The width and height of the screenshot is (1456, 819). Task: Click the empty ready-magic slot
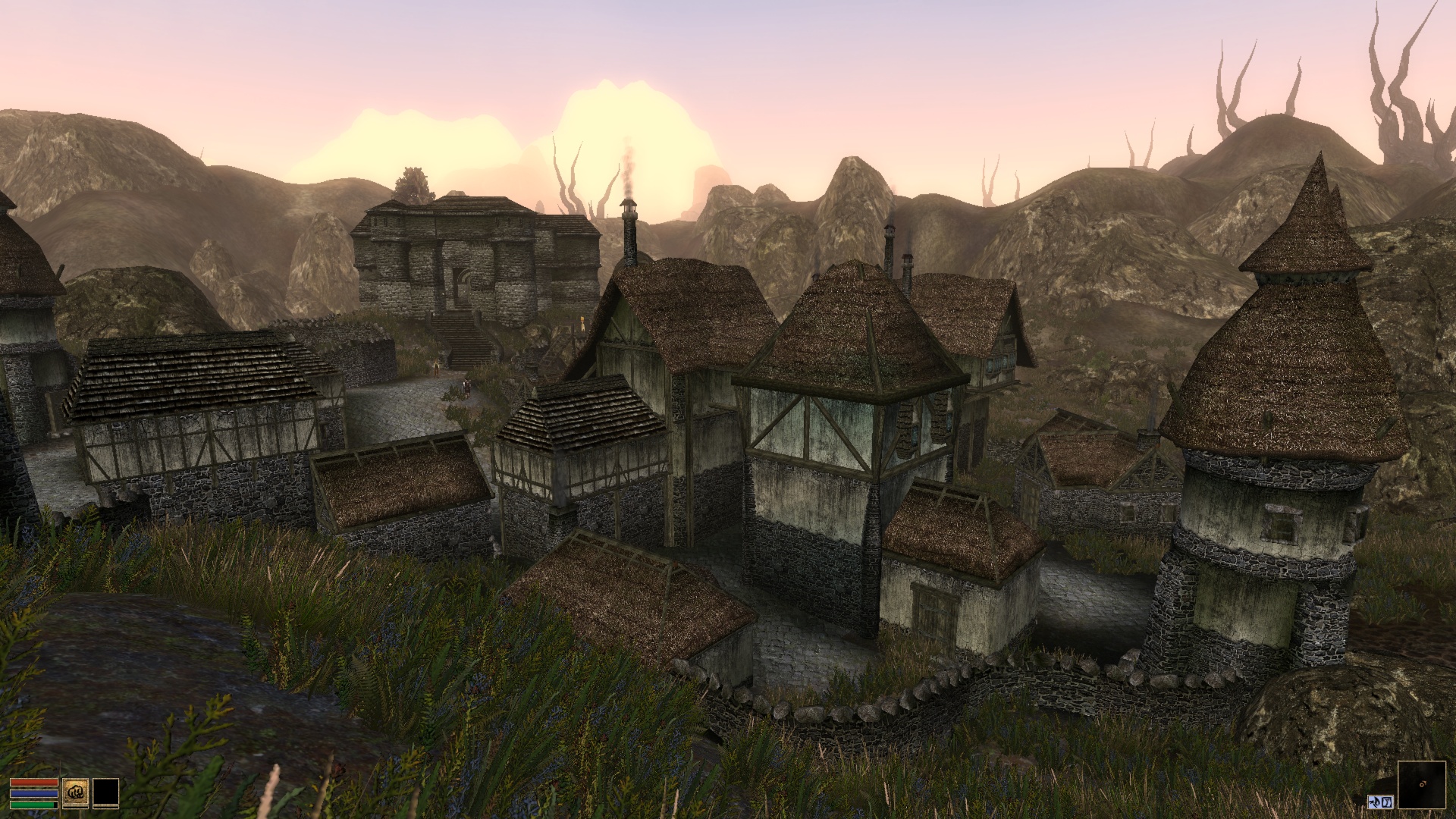click(106, 791)
